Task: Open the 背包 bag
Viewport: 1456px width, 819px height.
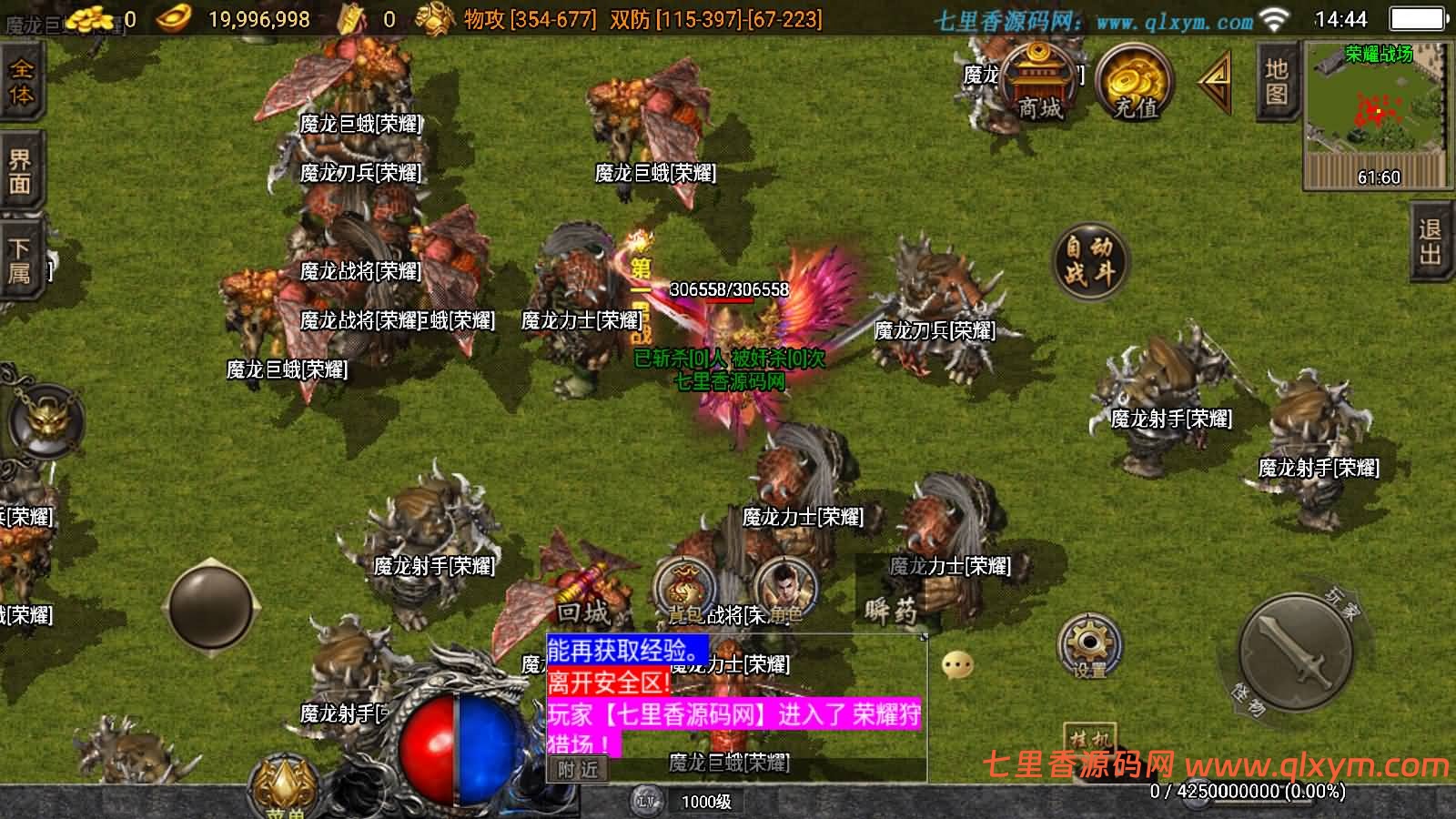Action: (x=684, y=591)
